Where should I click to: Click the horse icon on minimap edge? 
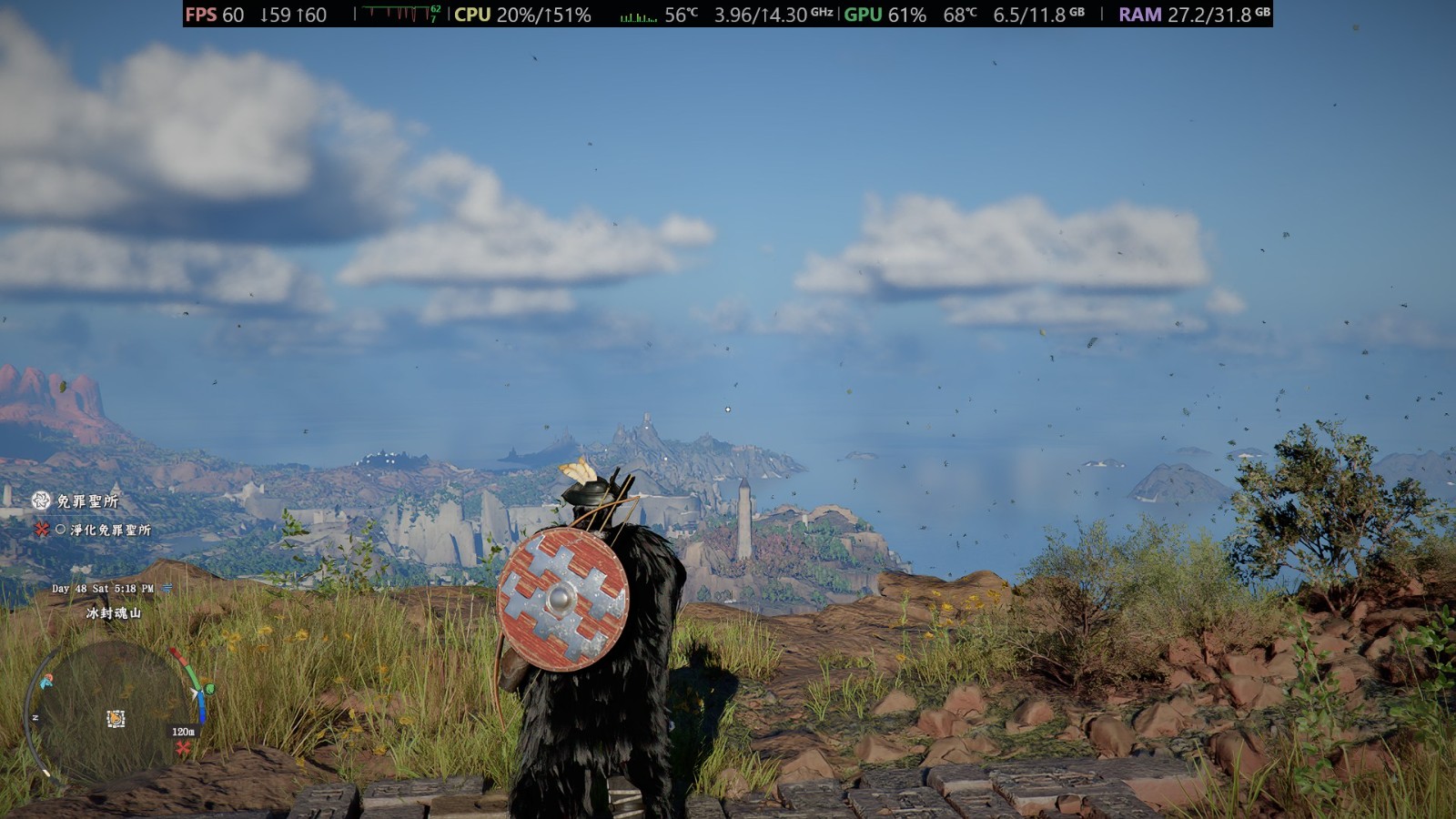click(x=45, y=681)
